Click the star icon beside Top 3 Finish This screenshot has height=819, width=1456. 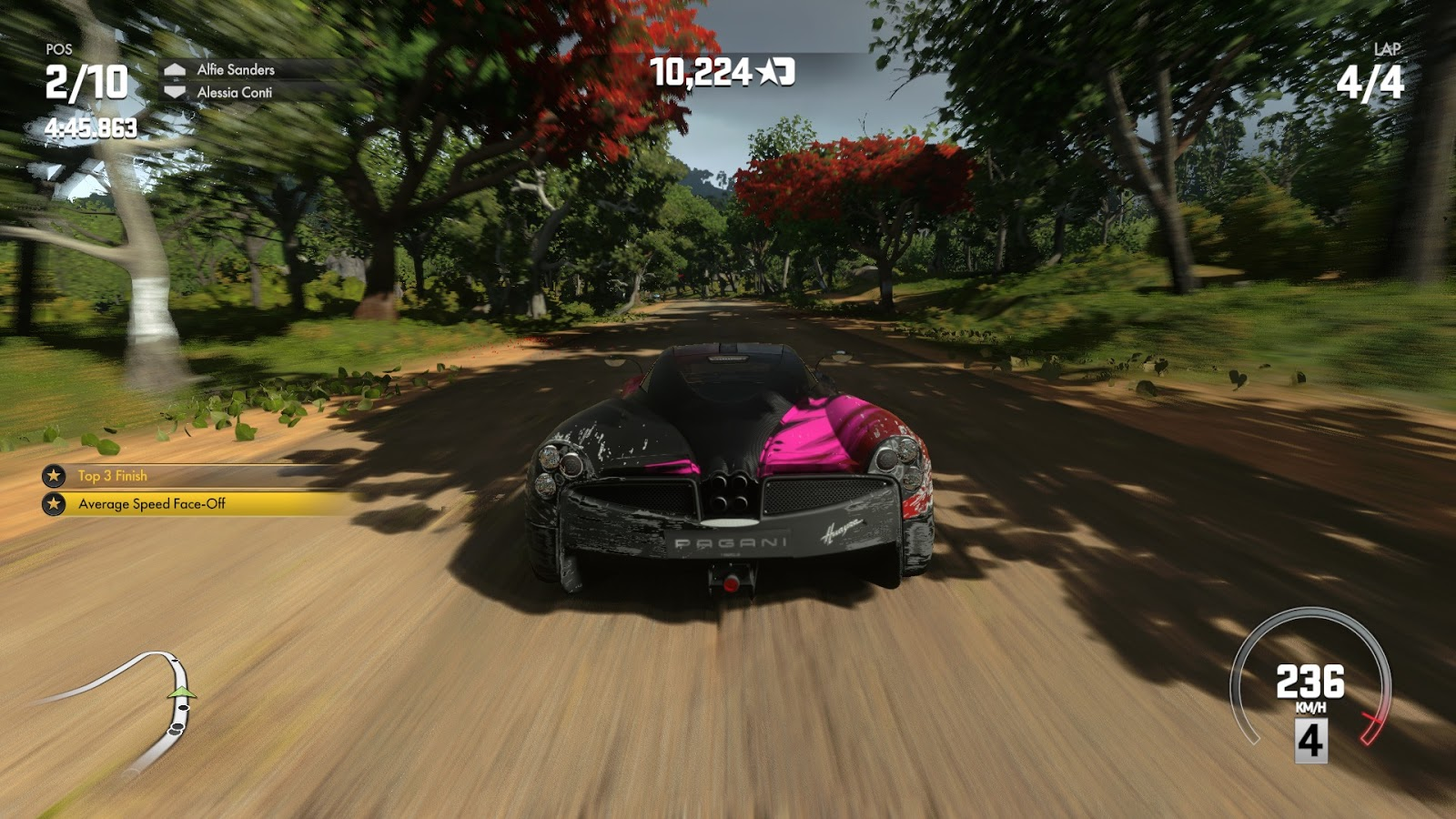[54, 476]
